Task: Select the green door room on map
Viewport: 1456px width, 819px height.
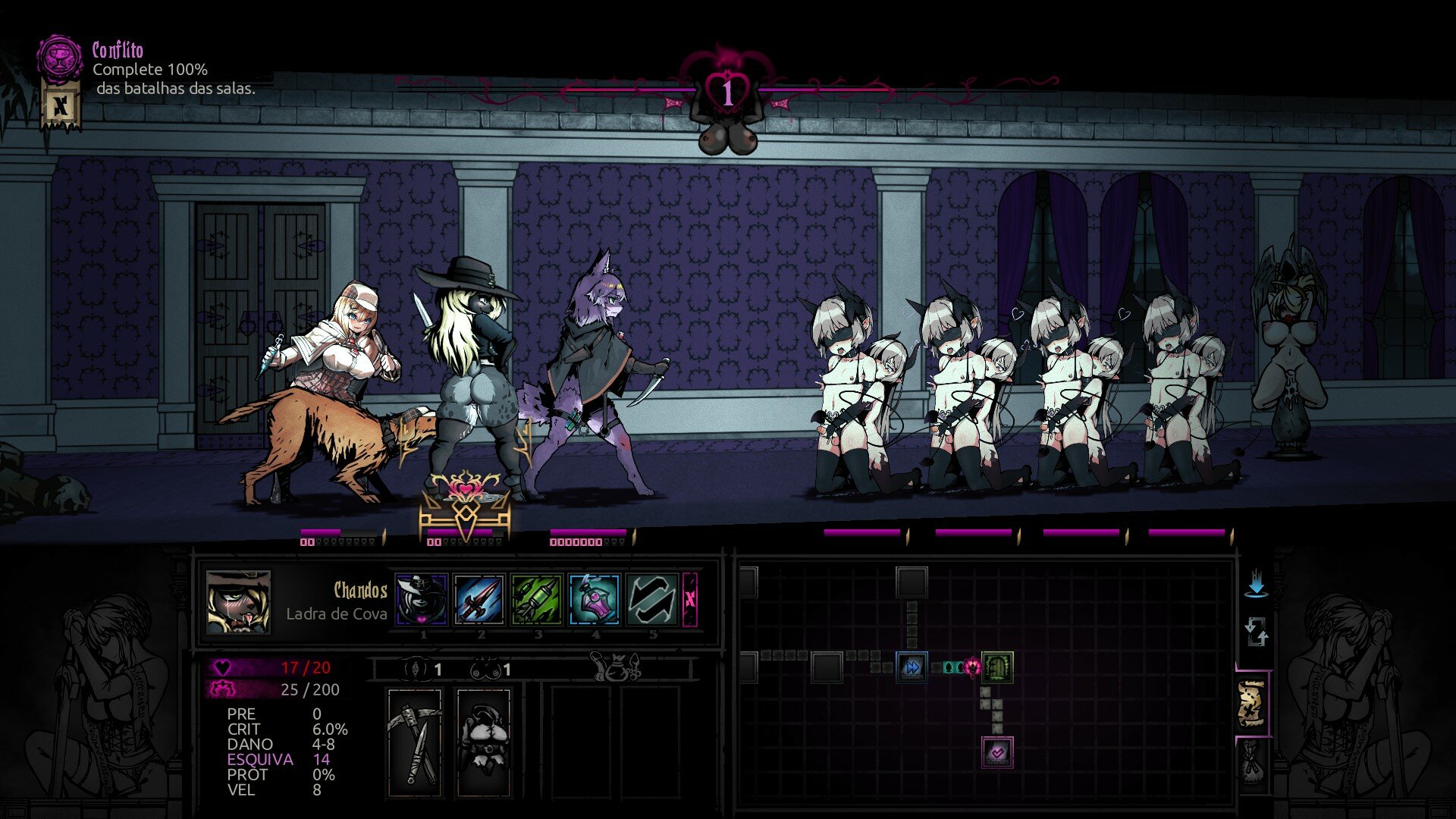Action: tap(997, 667)
